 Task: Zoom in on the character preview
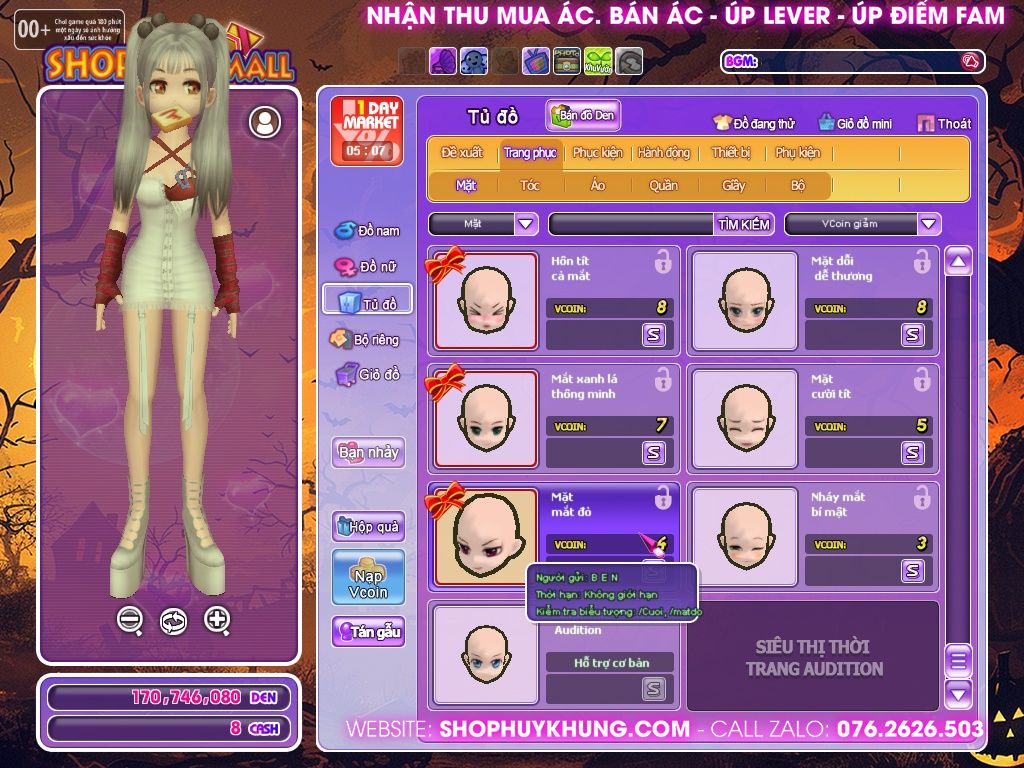point(217,619)
